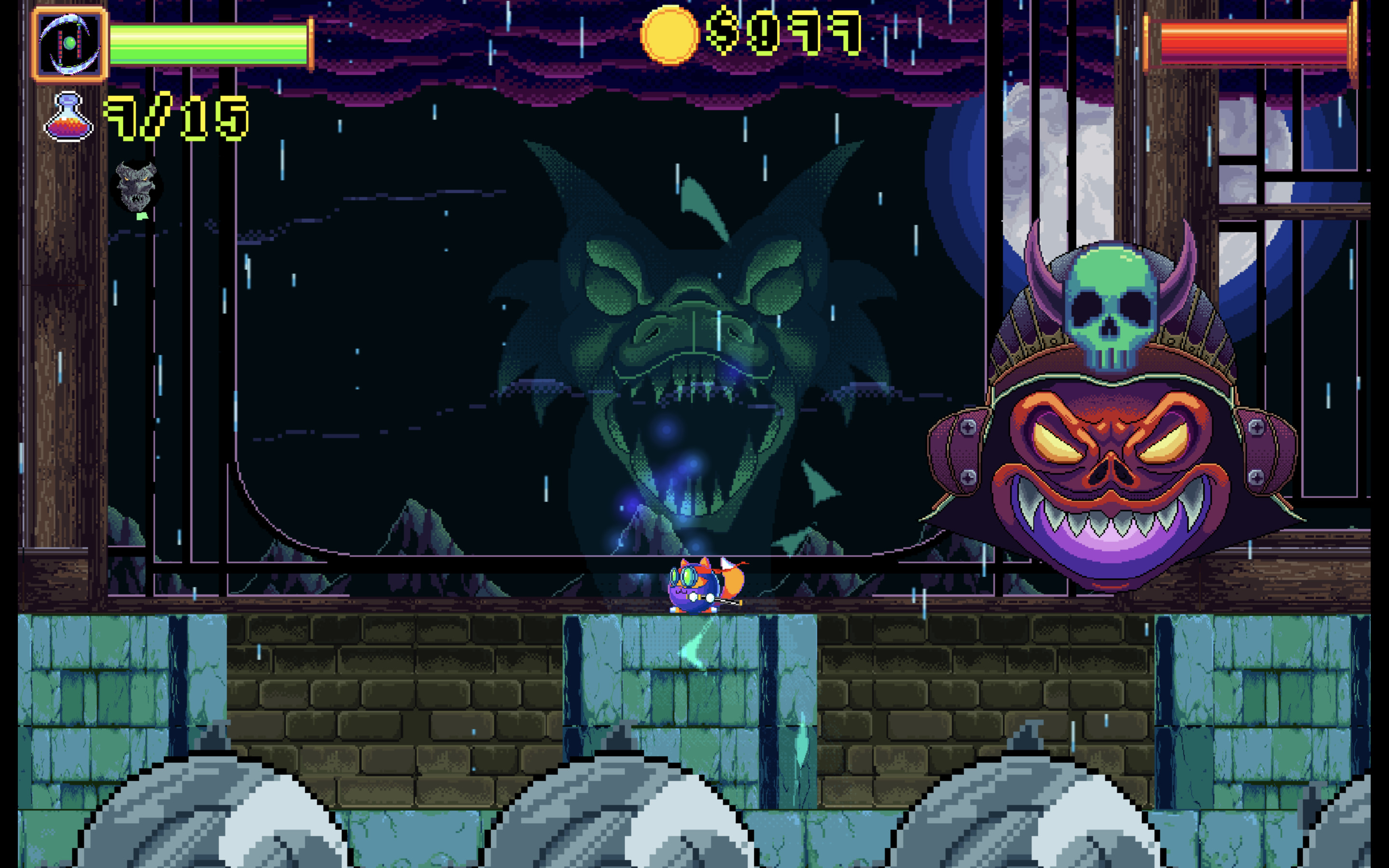
Task: Click the grinning demon boss face
Action: pos(1114,476)
